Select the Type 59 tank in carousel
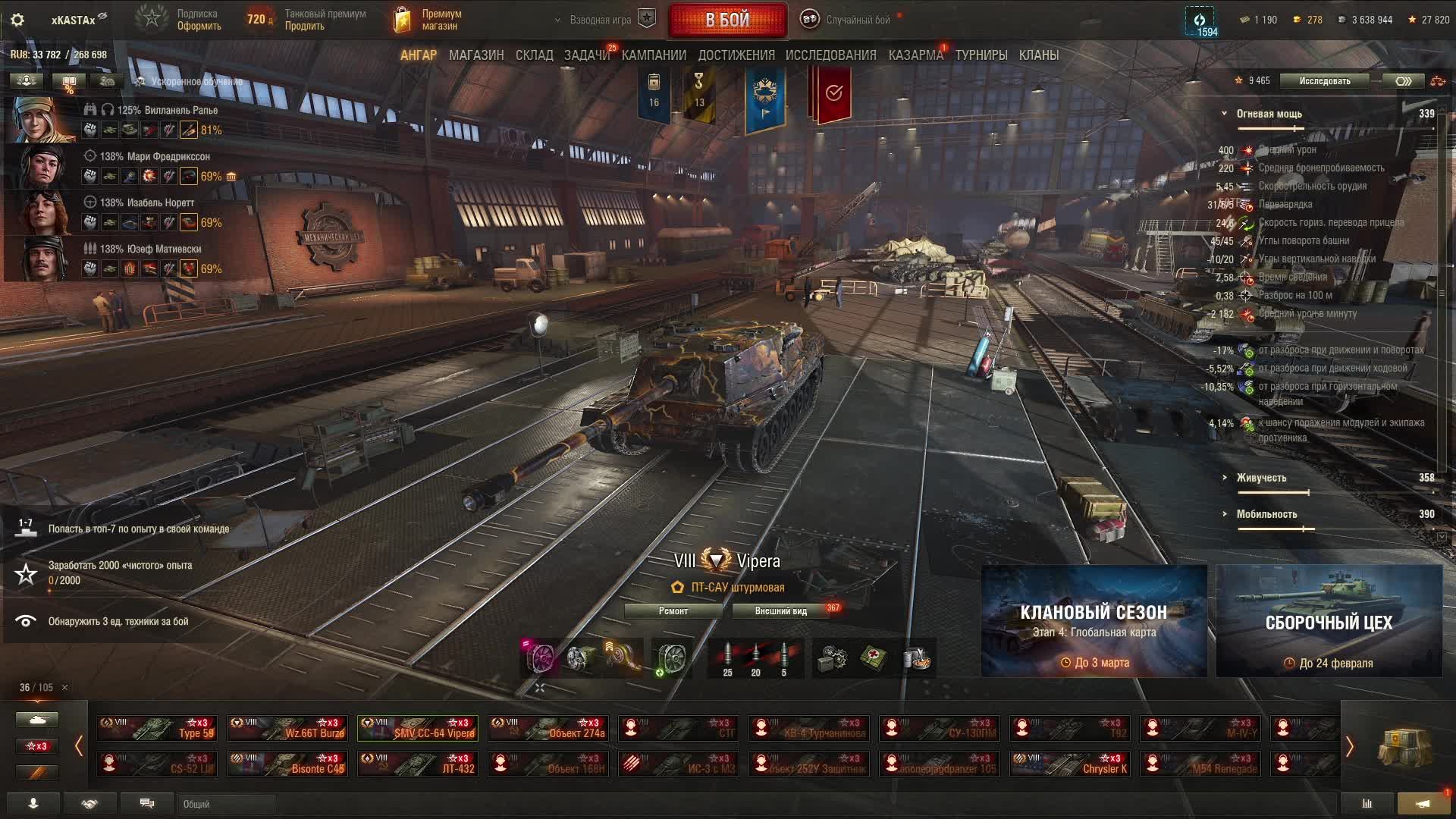1456x819 pixels. click(x=157, y=728)
